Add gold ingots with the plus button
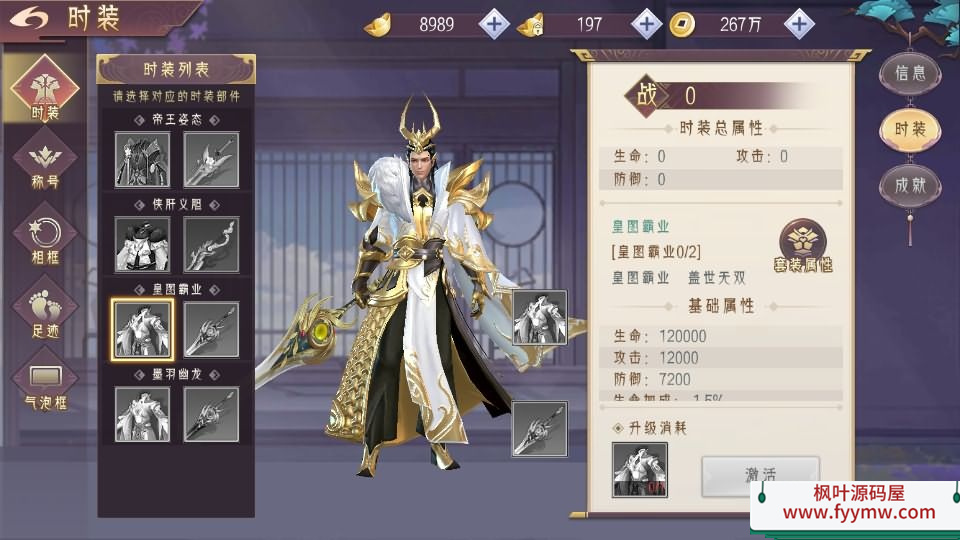The height and width of the screenshot is (540, 960). (x=495, y=24)
